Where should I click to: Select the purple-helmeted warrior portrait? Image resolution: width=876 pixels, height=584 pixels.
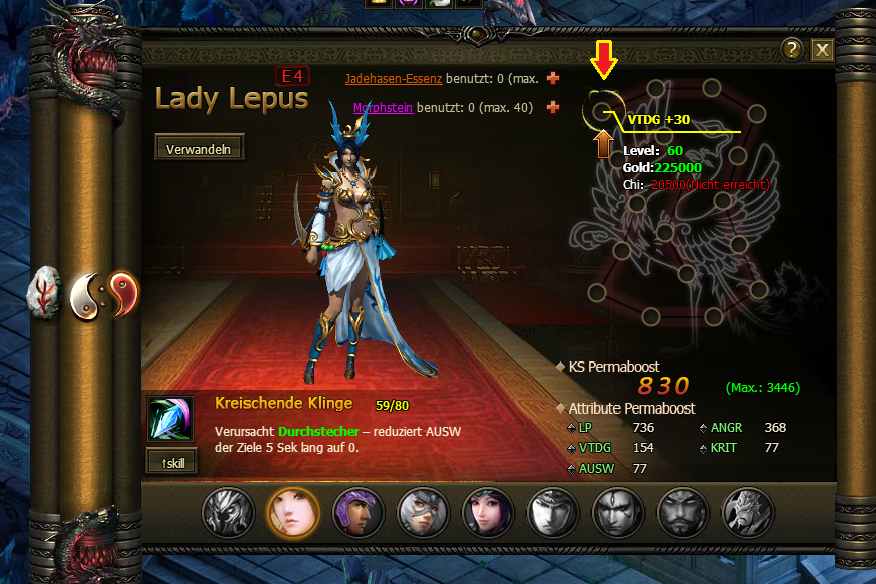coord(357,512)
